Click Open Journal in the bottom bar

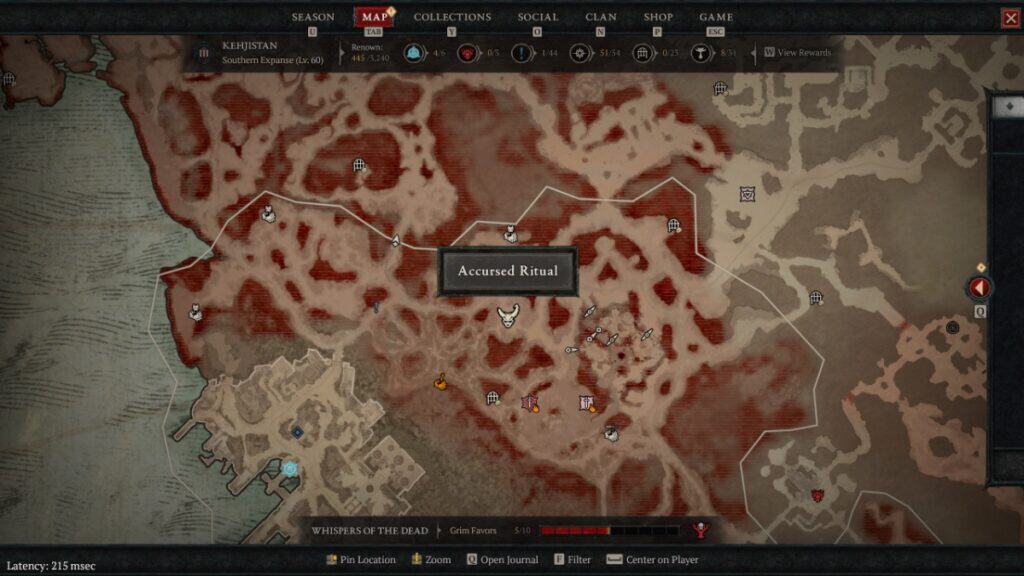point(503,560)
